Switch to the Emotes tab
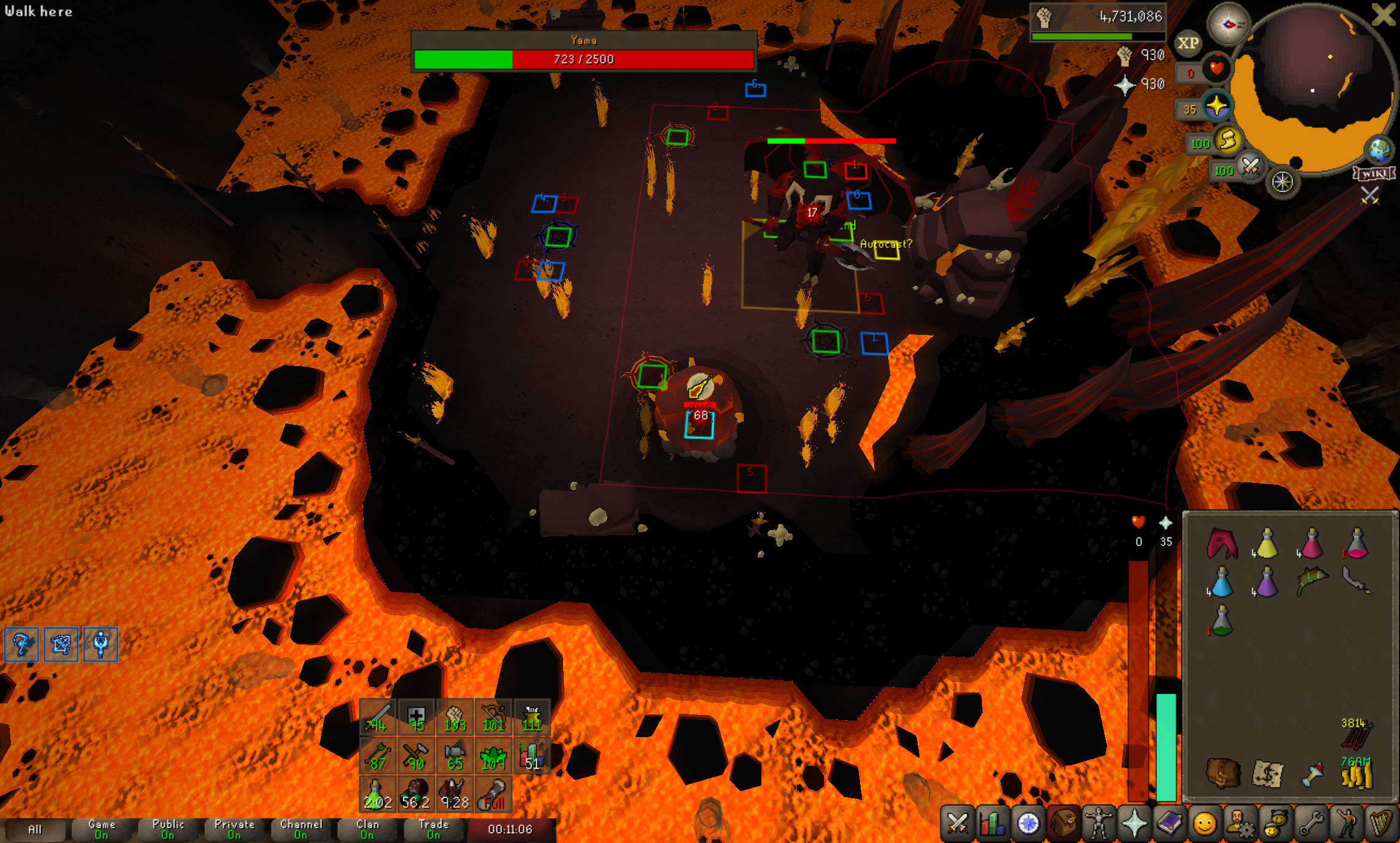1400x843 pixels. (x=1346, y=823)
